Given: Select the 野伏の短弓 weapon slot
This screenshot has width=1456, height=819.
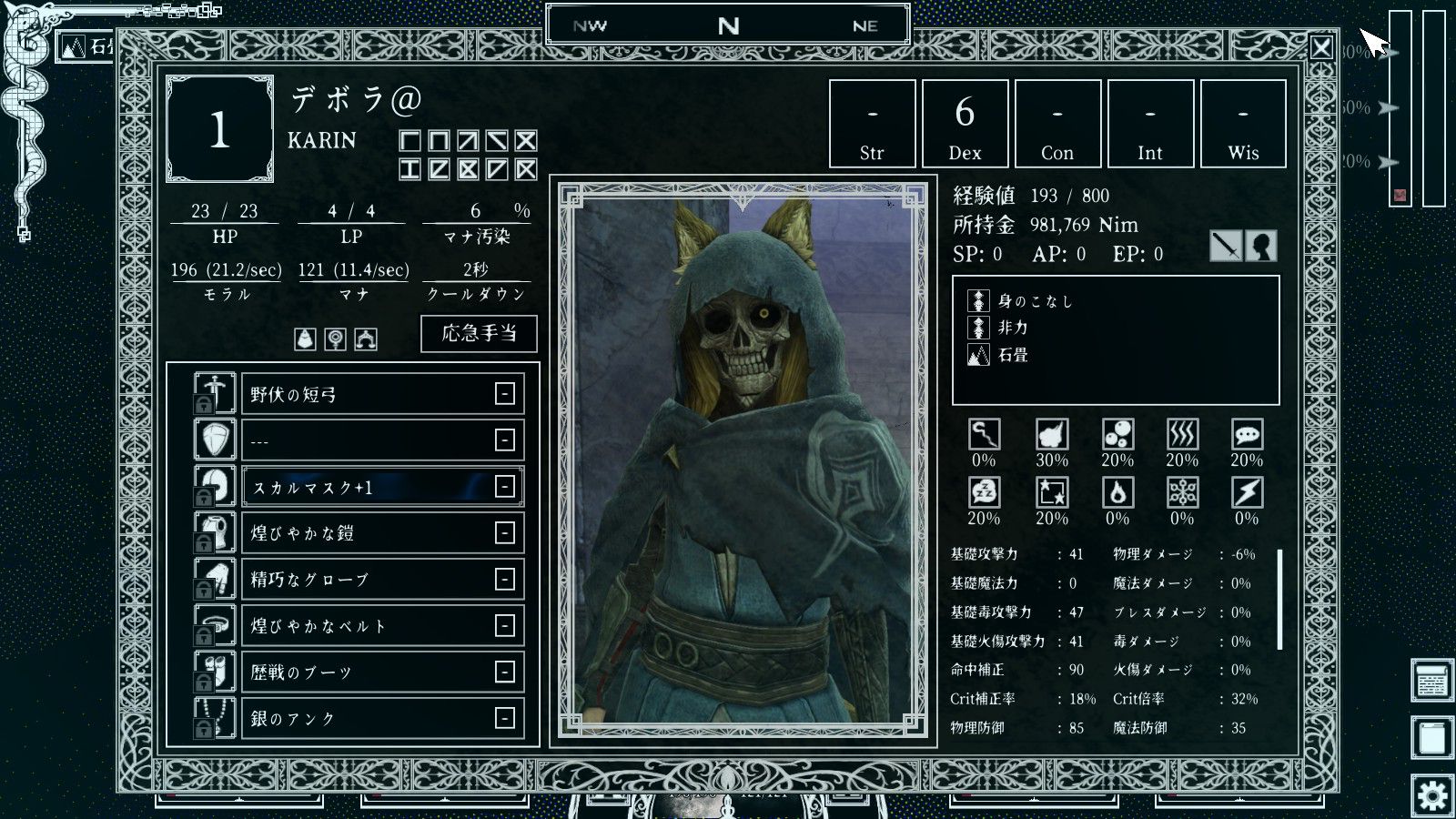Looking at the screenshot, I should coord(382,394).
